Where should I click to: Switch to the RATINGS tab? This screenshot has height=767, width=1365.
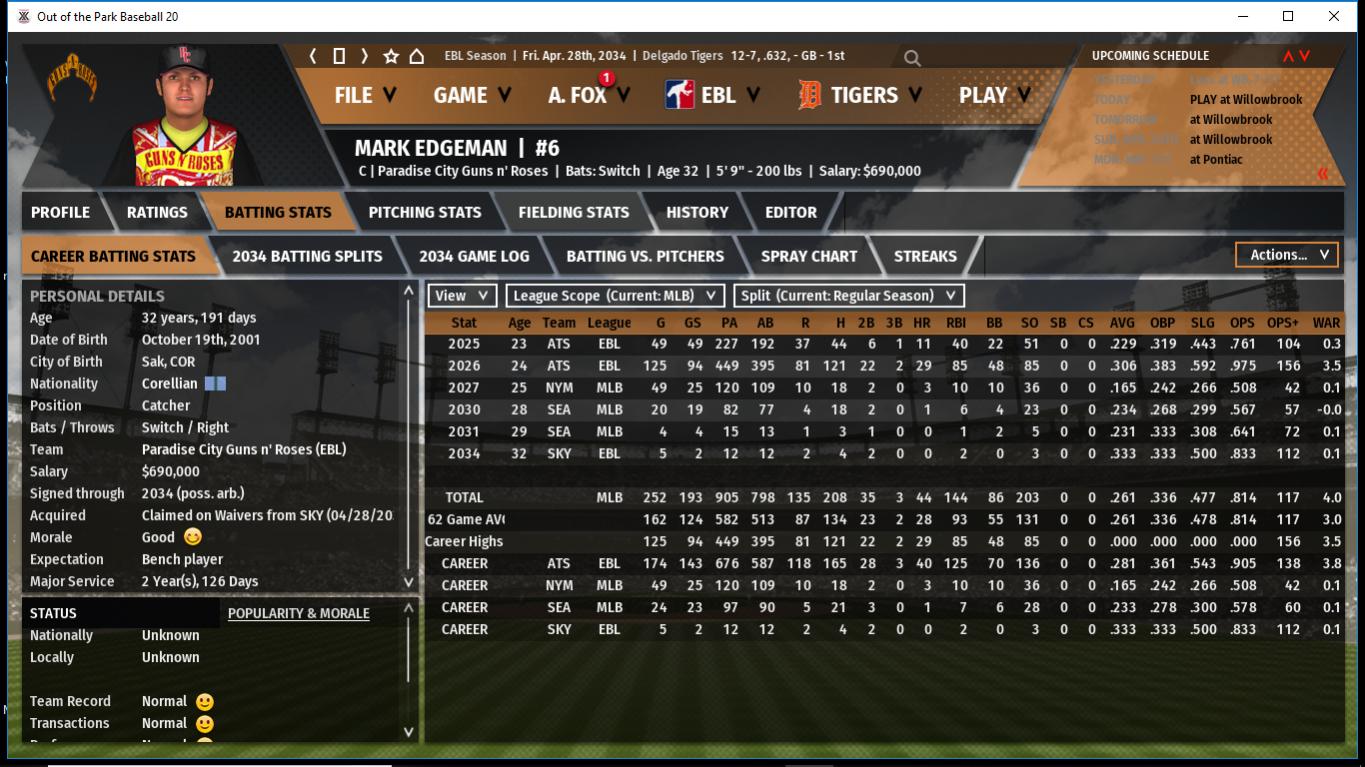(157, 212)
